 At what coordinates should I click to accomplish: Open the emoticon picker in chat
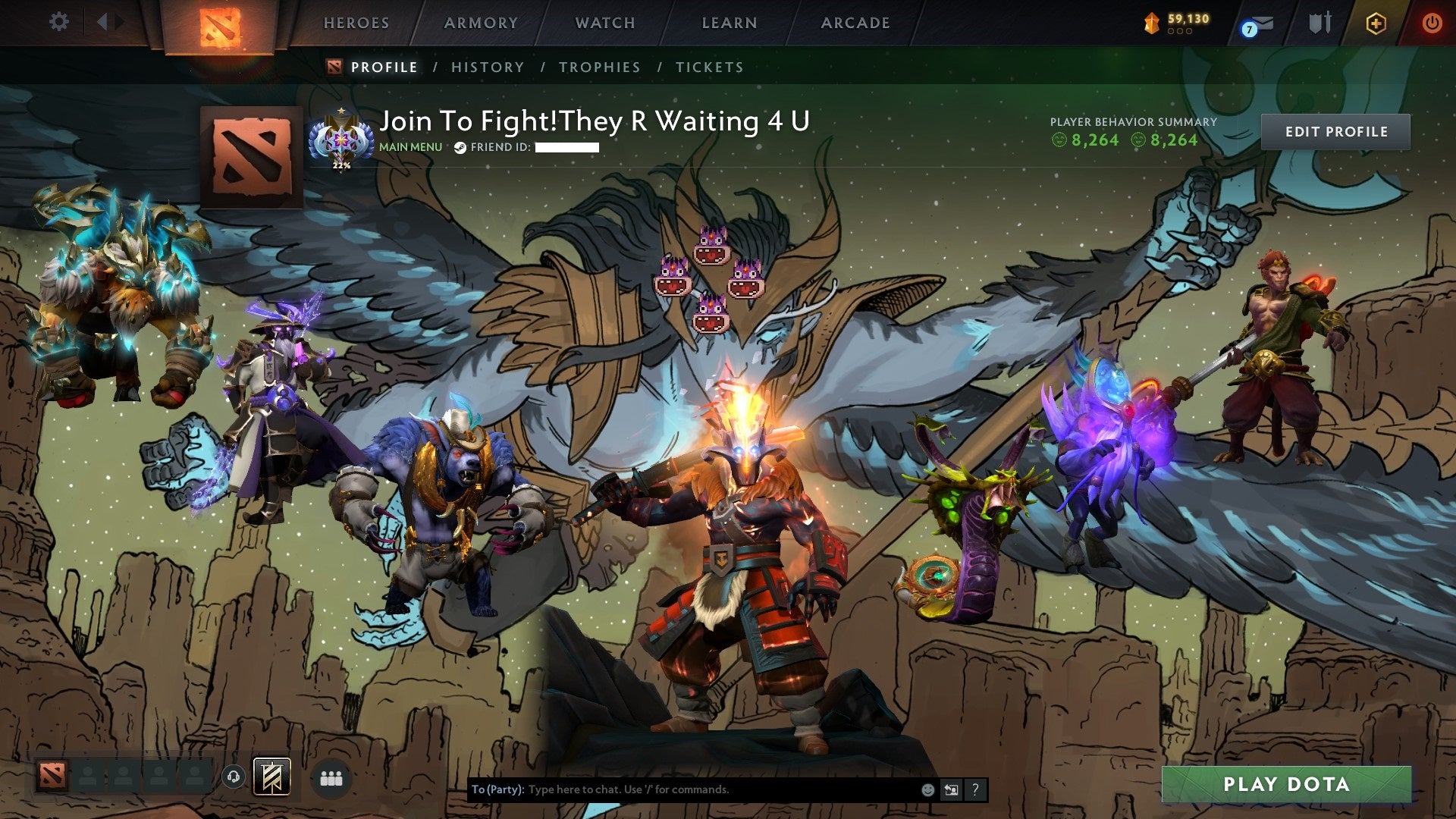click(927, 789)
